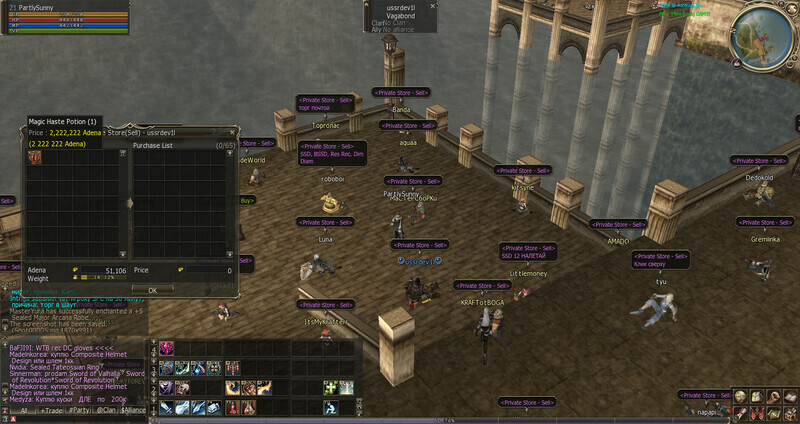800x424 pixels.
Task: Use the green cross skill on hotbar row 2
Action: click(x=331, y=388)
